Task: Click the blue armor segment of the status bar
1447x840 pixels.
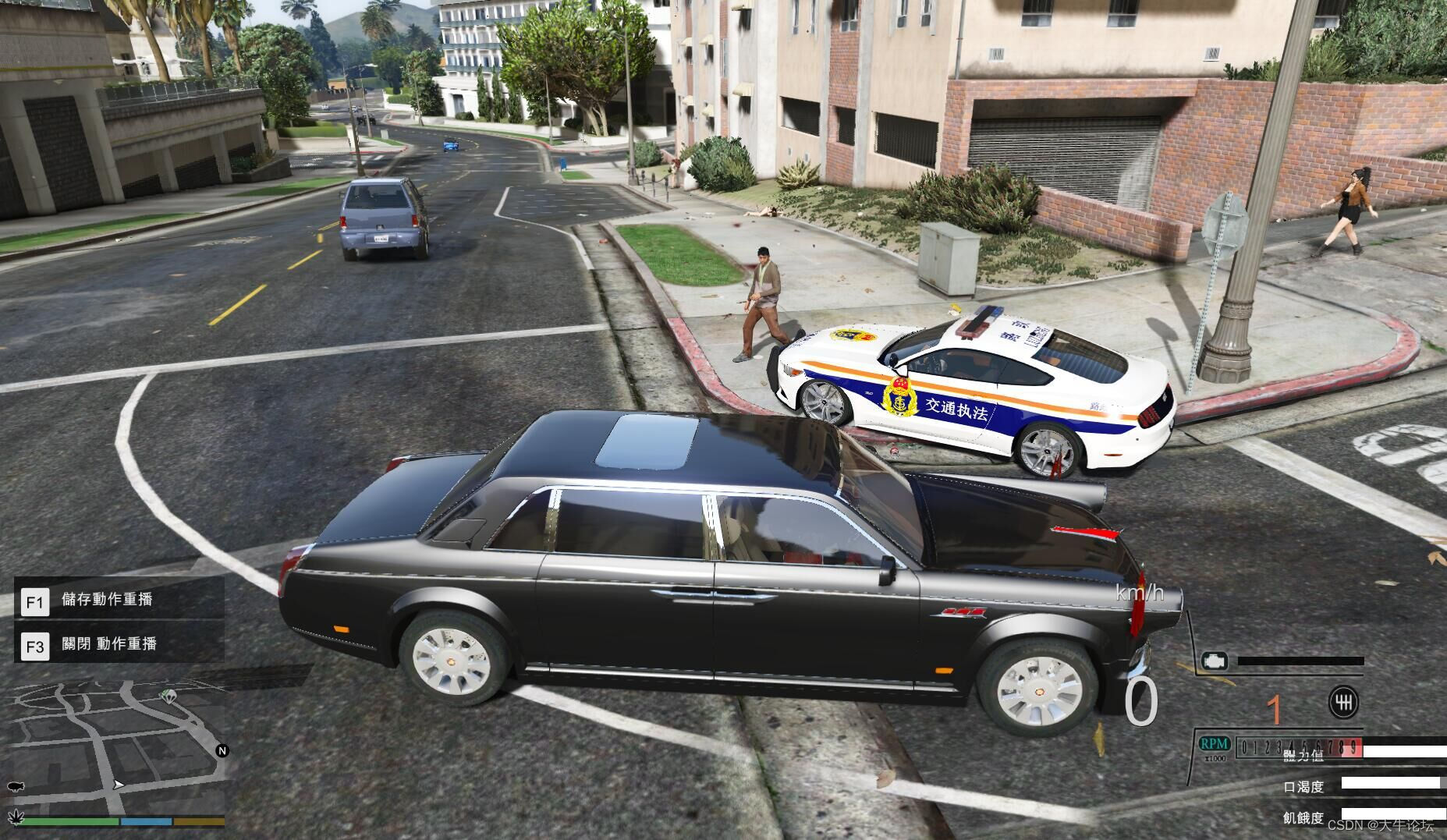Action: 146,821
